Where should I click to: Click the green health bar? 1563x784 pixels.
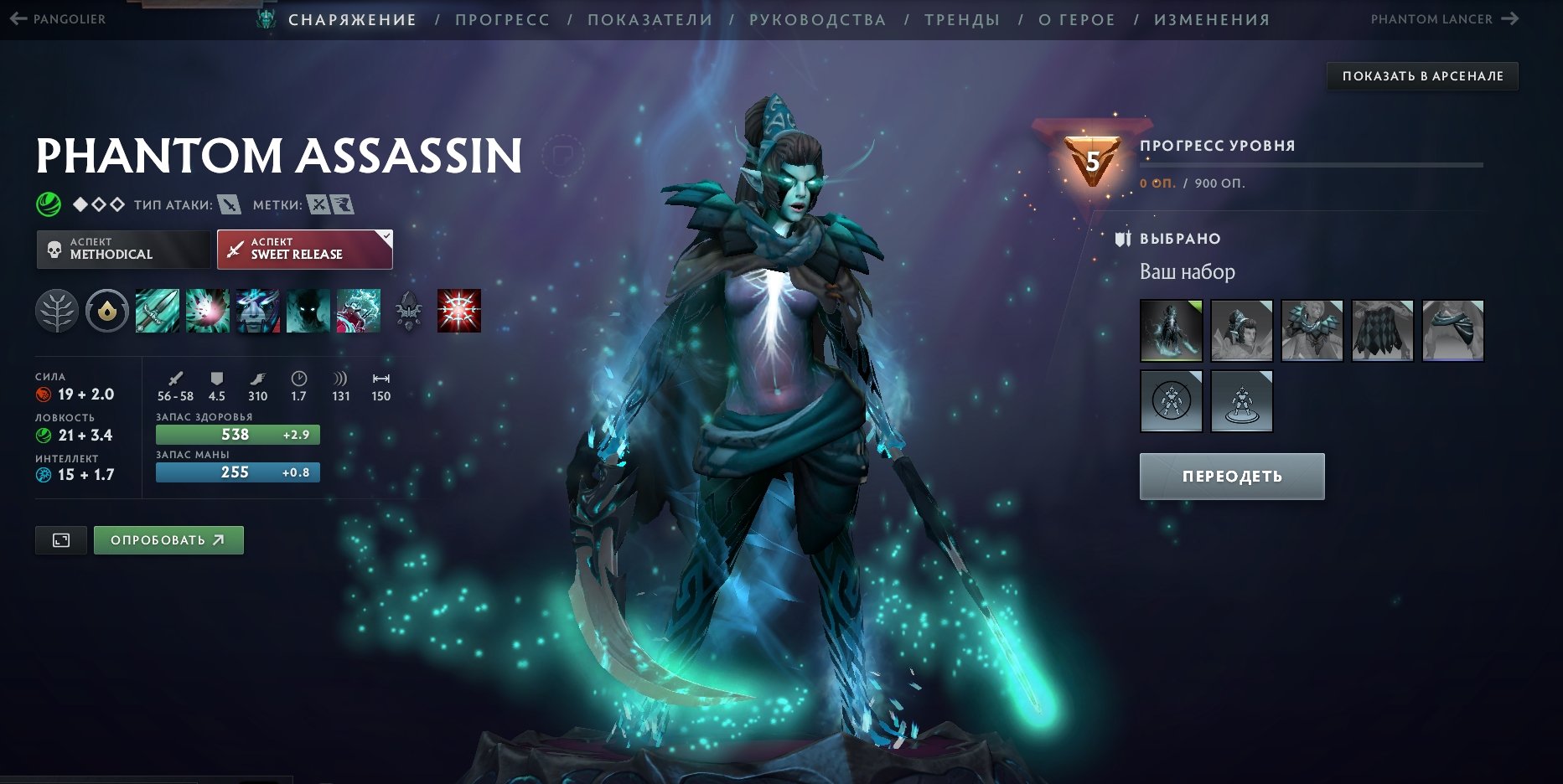237,435
